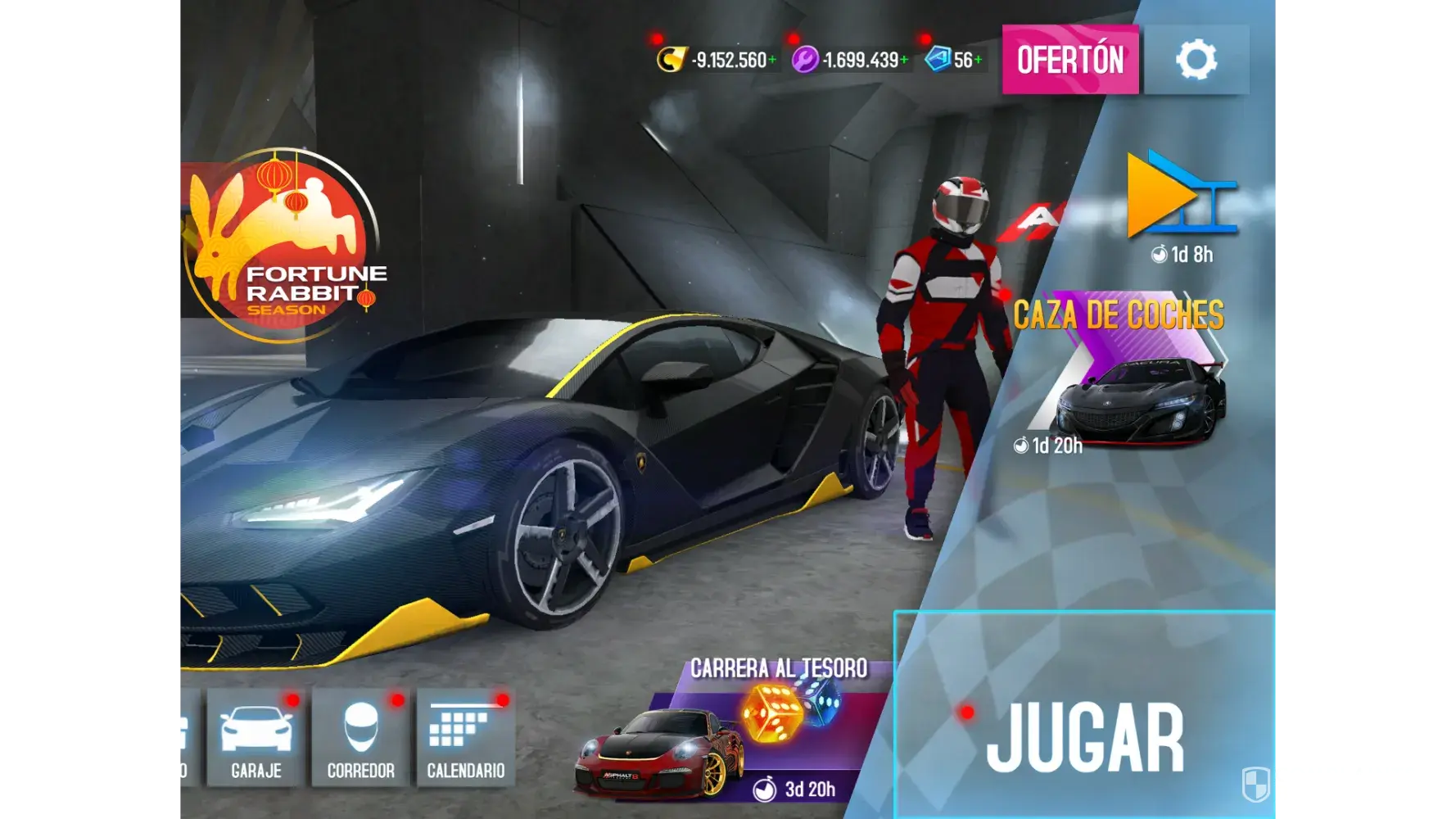Buy more blue gem tokens
This screenshot has width=1456, height=819.
[x=978, y=60]
